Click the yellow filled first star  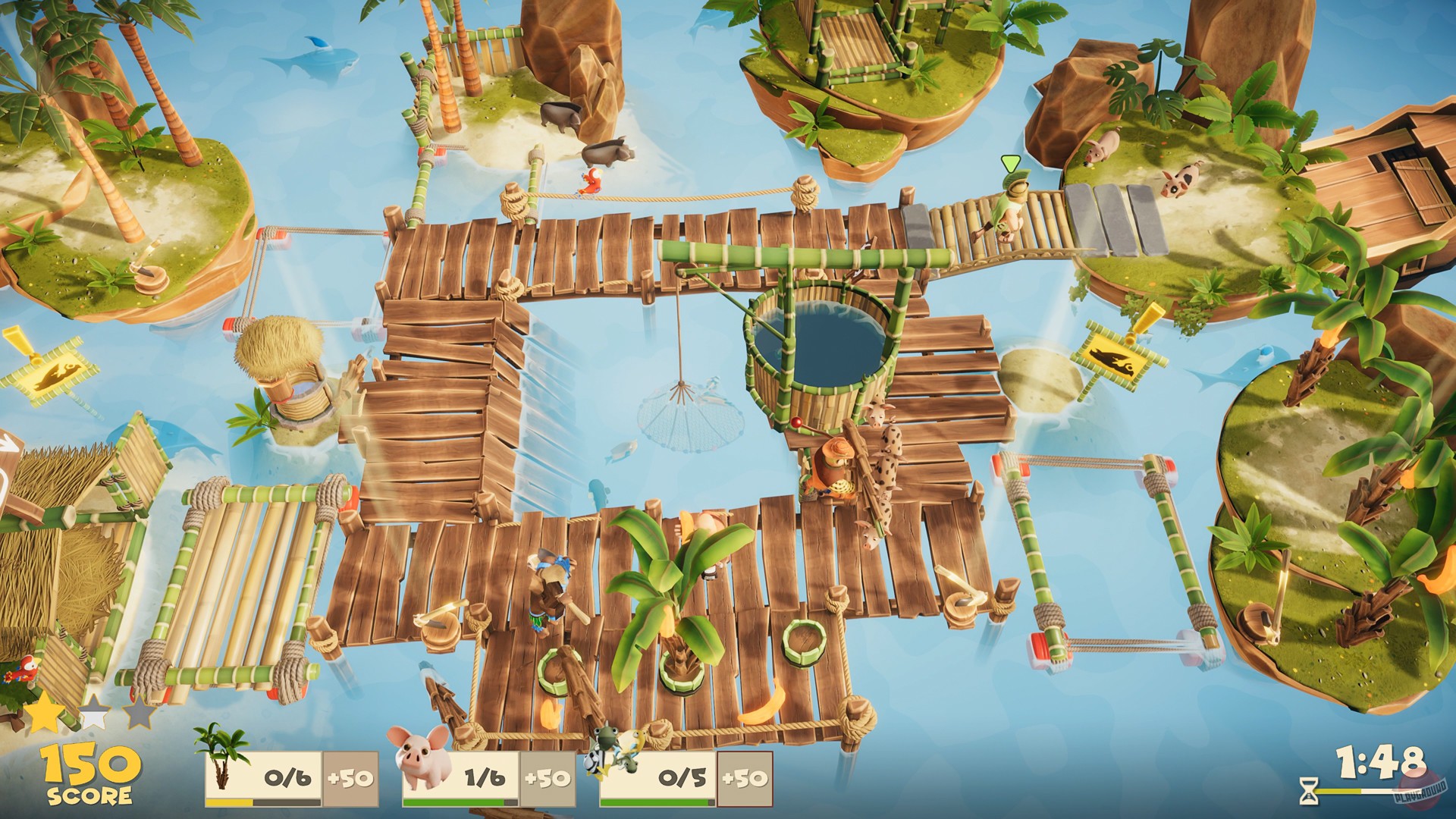pos(43,713)
